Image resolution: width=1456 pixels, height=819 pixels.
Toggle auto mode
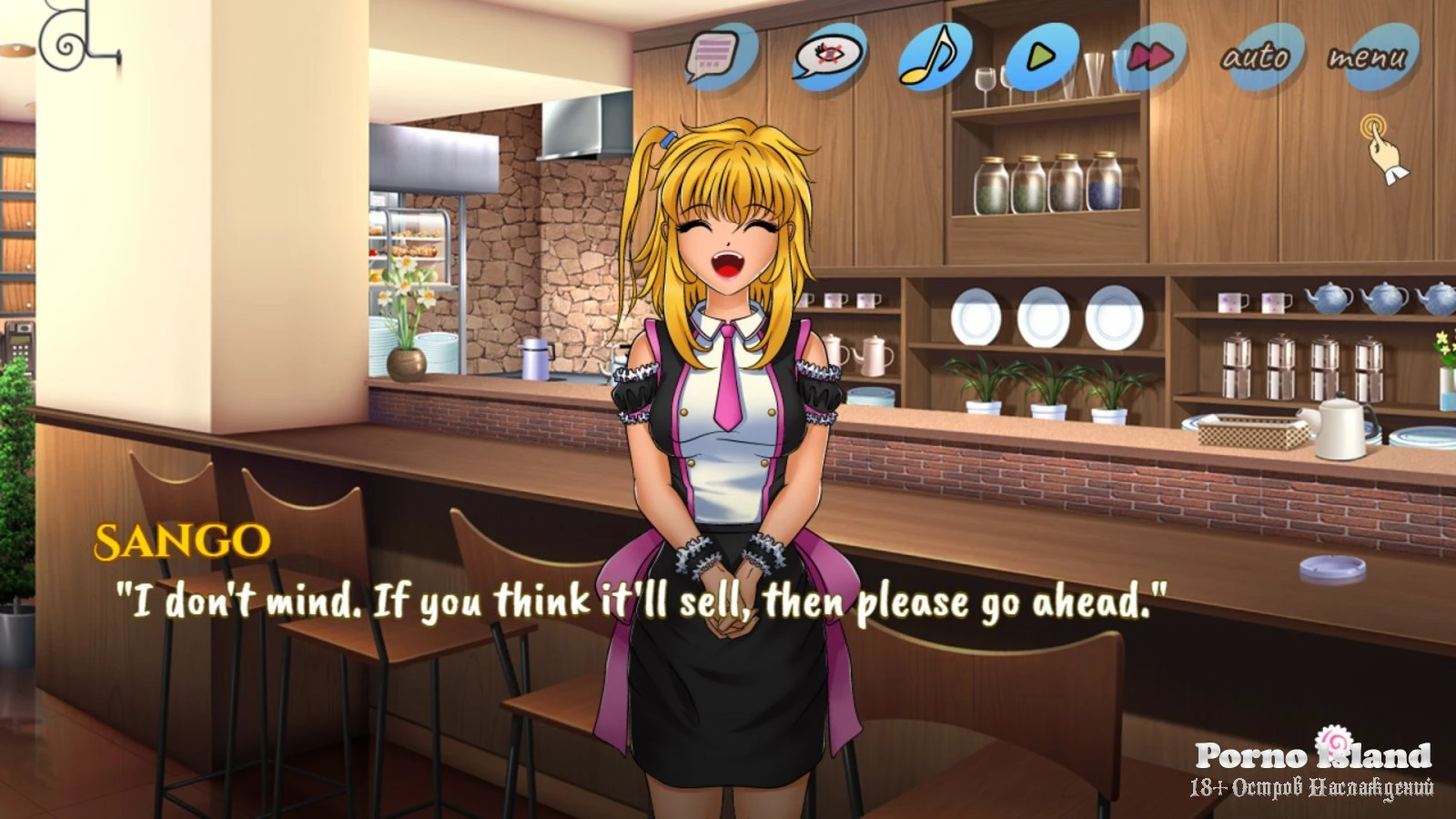[1257, 57]
